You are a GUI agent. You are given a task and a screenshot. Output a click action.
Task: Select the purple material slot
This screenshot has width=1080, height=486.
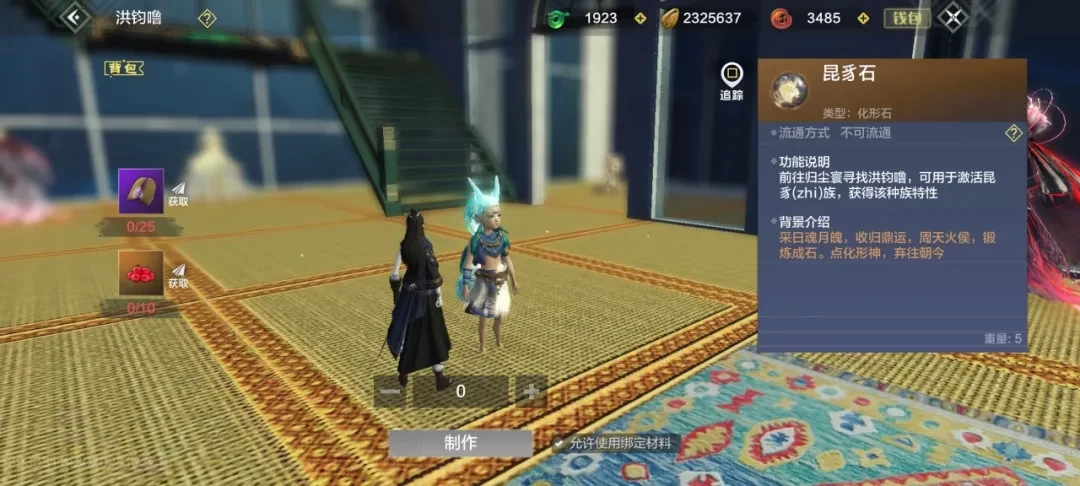click(141, 191)
